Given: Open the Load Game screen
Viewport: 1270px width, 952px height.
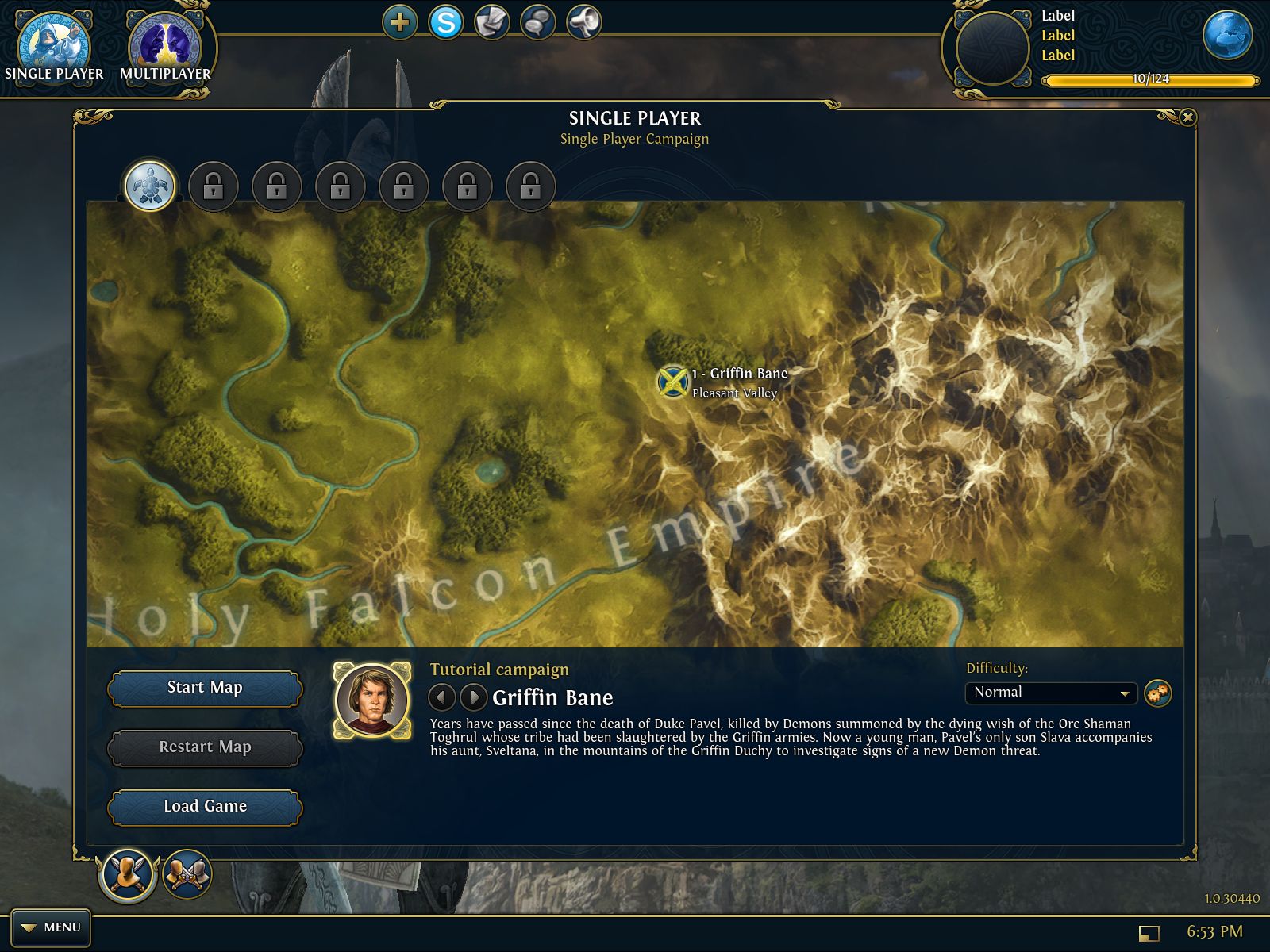Looking at the screenshot, I should click(205, 807).
